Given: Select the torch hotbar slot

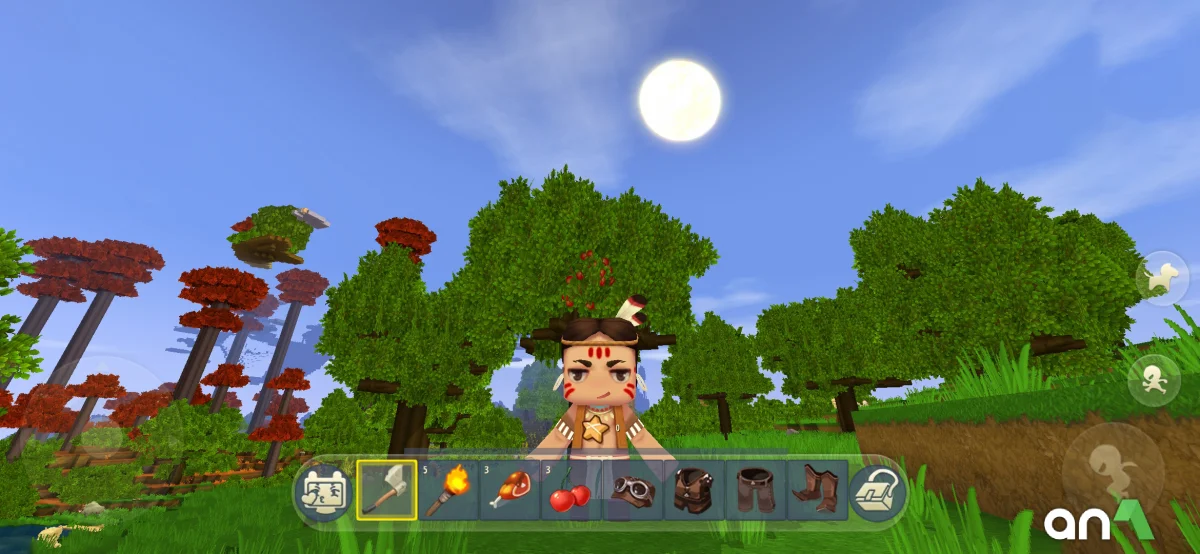Looking at the screenshot, I should click(448, 490).
